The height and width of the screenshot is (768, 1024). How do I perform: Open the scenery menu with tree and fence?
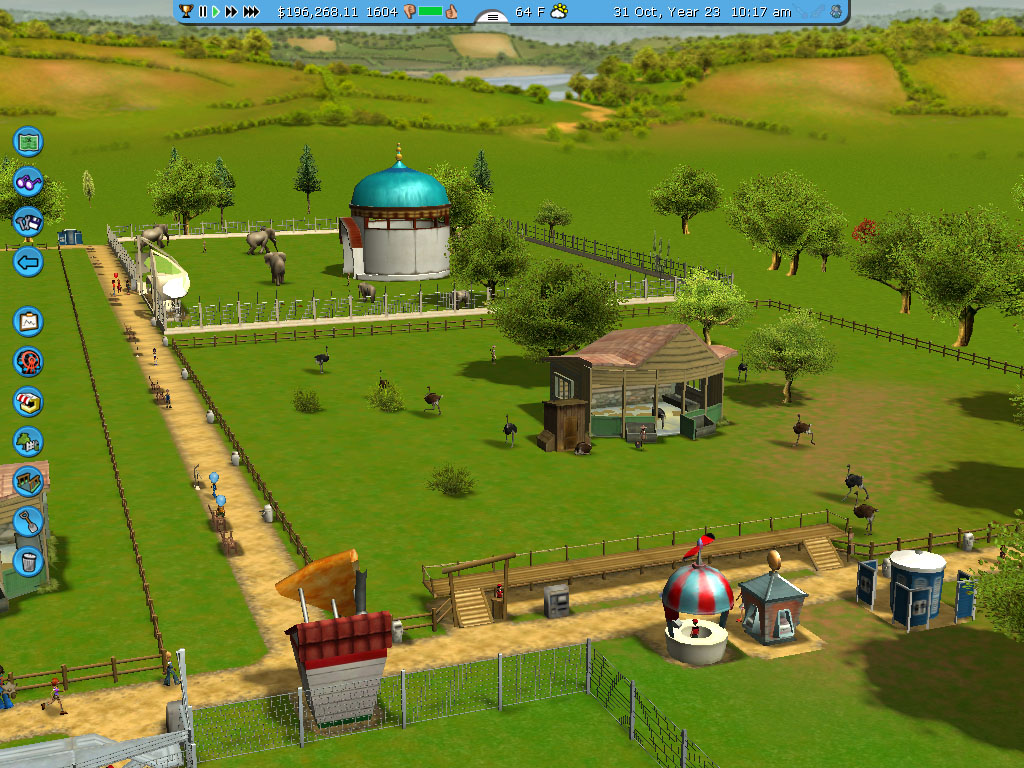[x=28, y=441]
